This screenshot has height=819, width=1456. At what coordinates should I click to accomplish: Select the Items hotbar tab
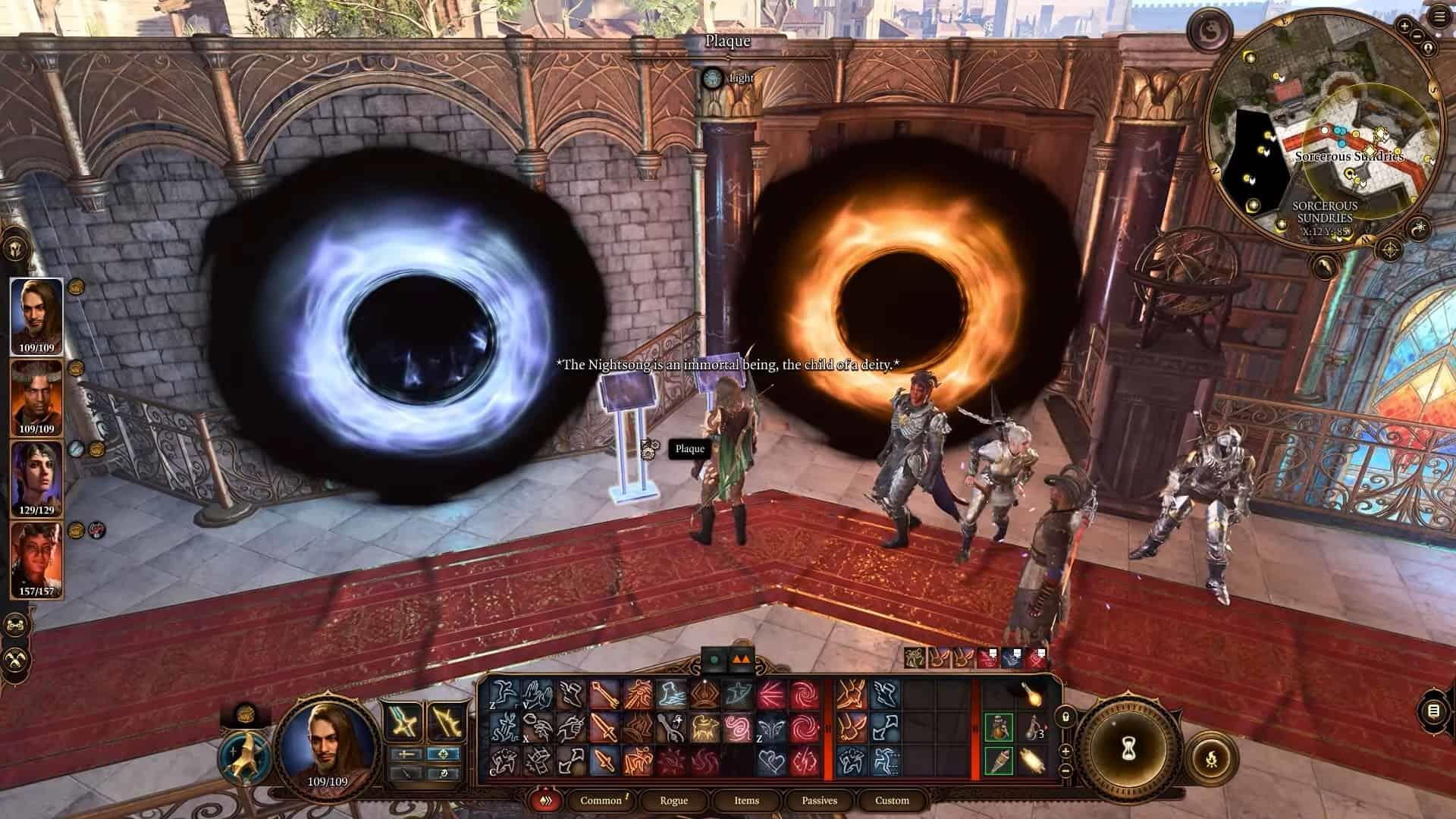pos(746,800)
